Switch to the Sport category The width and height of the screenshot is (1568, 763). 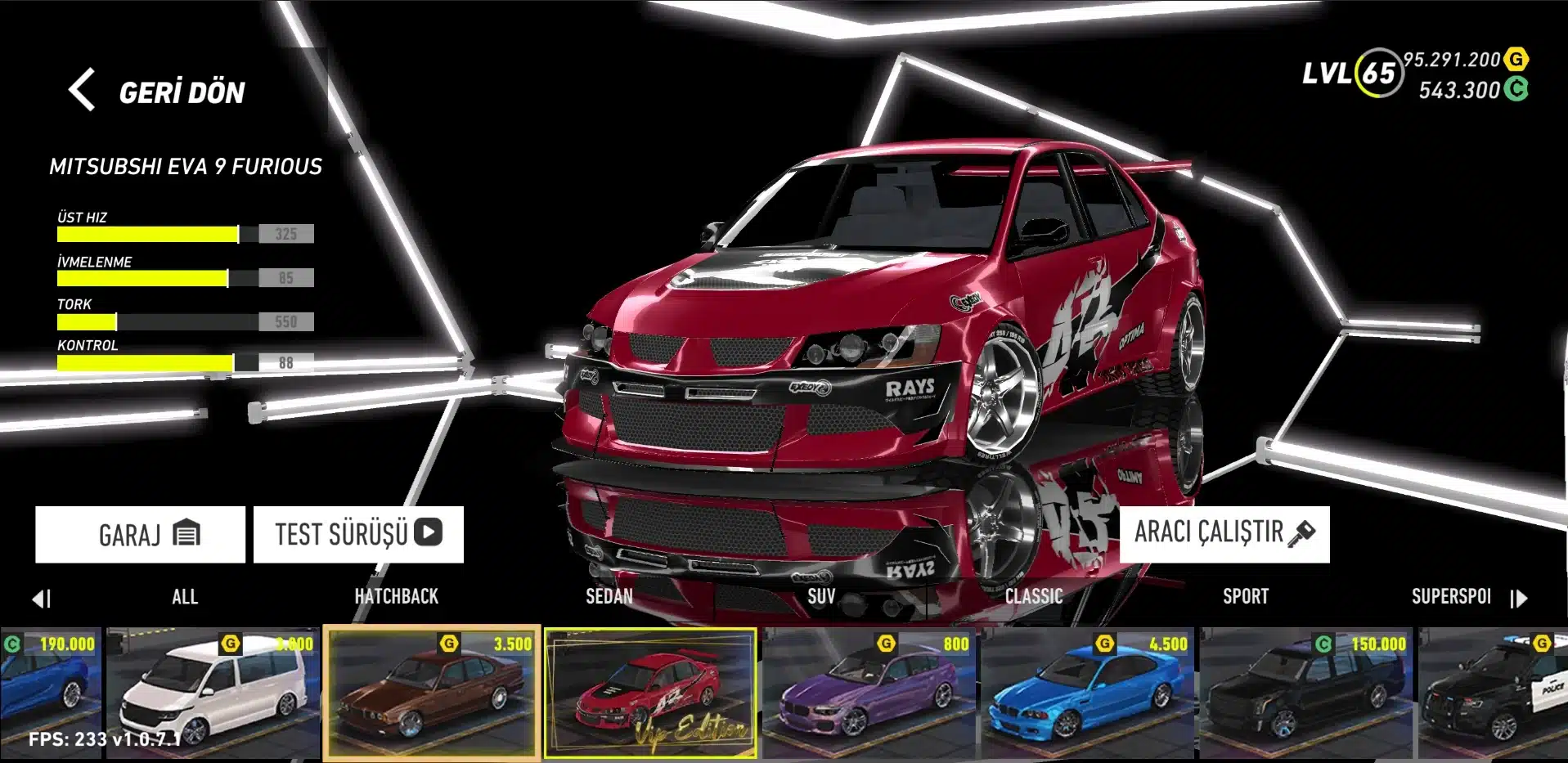[x=1246, y=597]
